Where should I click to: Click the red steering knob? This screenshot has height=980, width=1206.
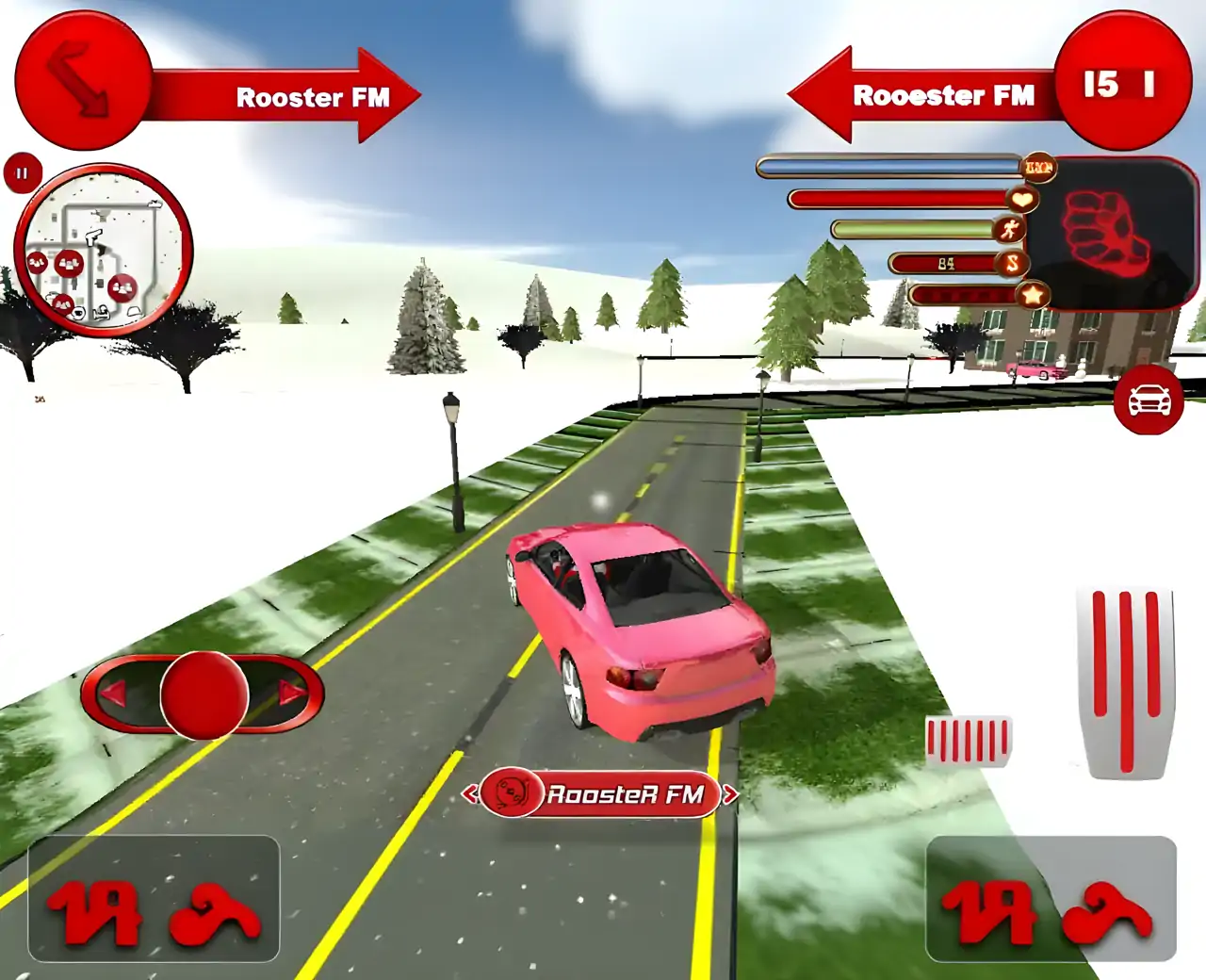204,695
